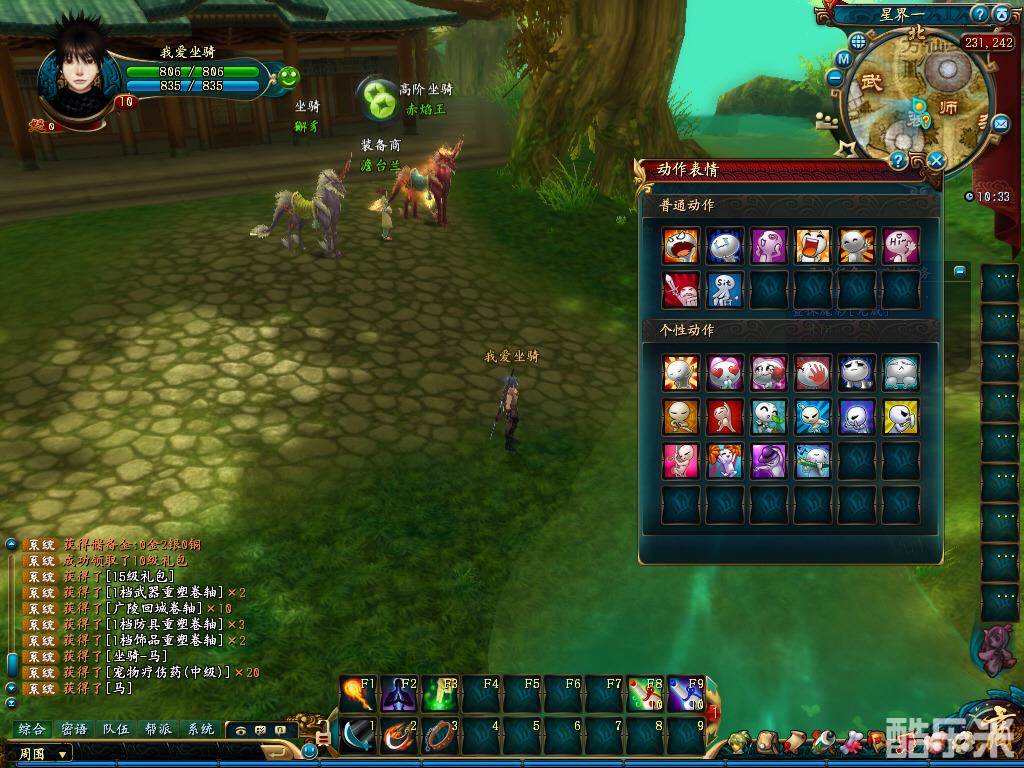The width and height of the screenshot is (1024, 768).
Task: Activate the fireball skill on F1
Action: click(357, 694)
